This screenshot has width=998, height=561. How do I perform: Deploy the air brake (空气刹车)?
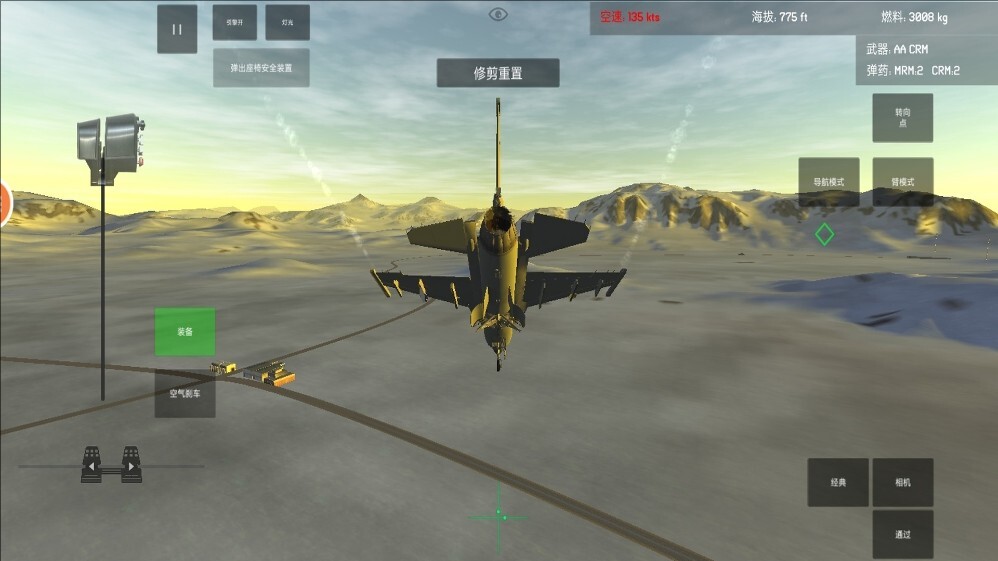185,394
